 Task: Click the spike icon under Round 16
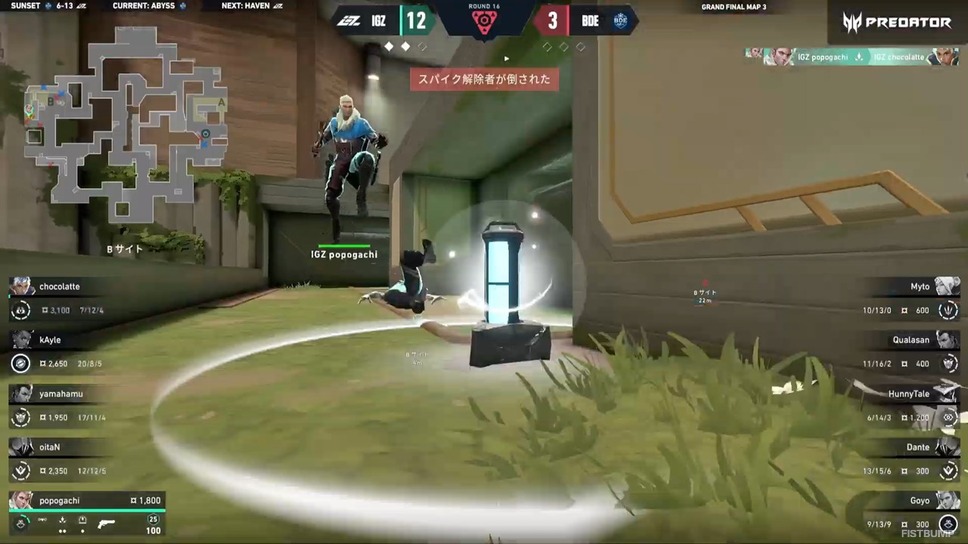point(484,22)
